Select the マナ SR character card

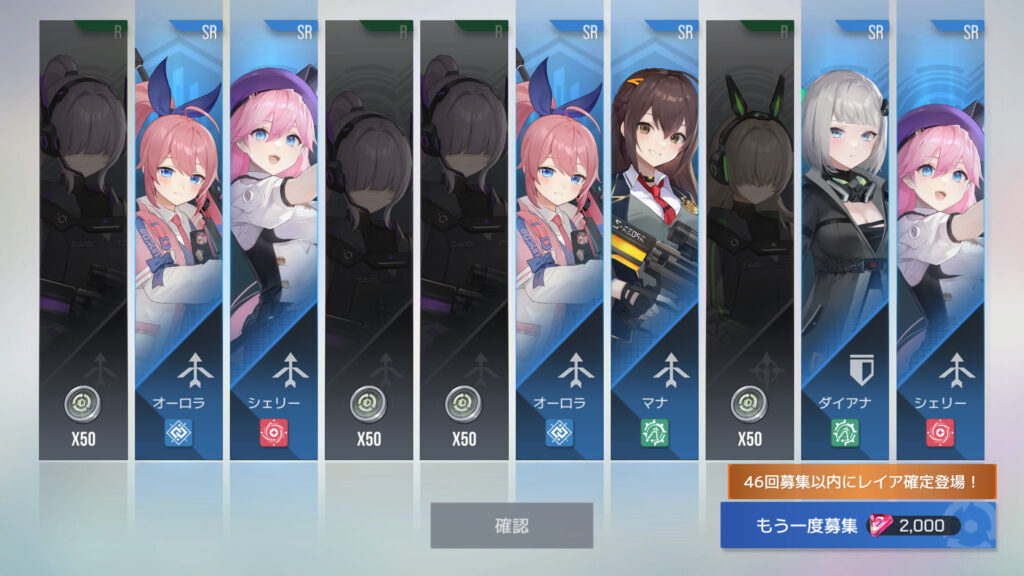[x=655, y=240]
